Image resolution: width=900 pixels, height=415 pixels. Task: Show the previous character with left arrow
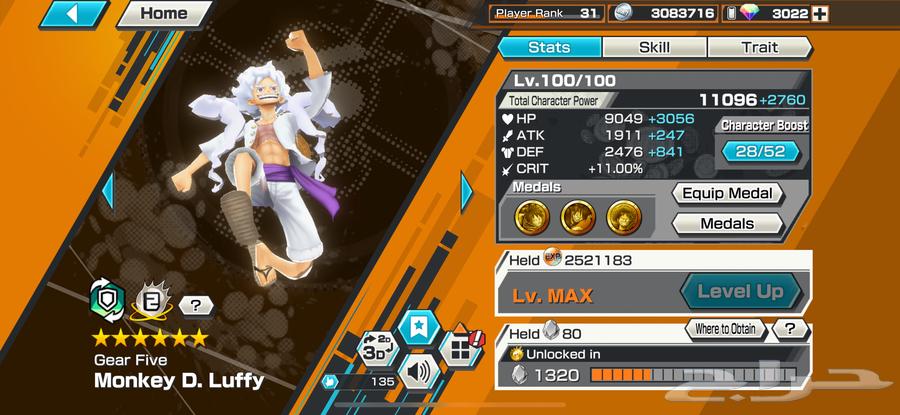pos(109,189)
